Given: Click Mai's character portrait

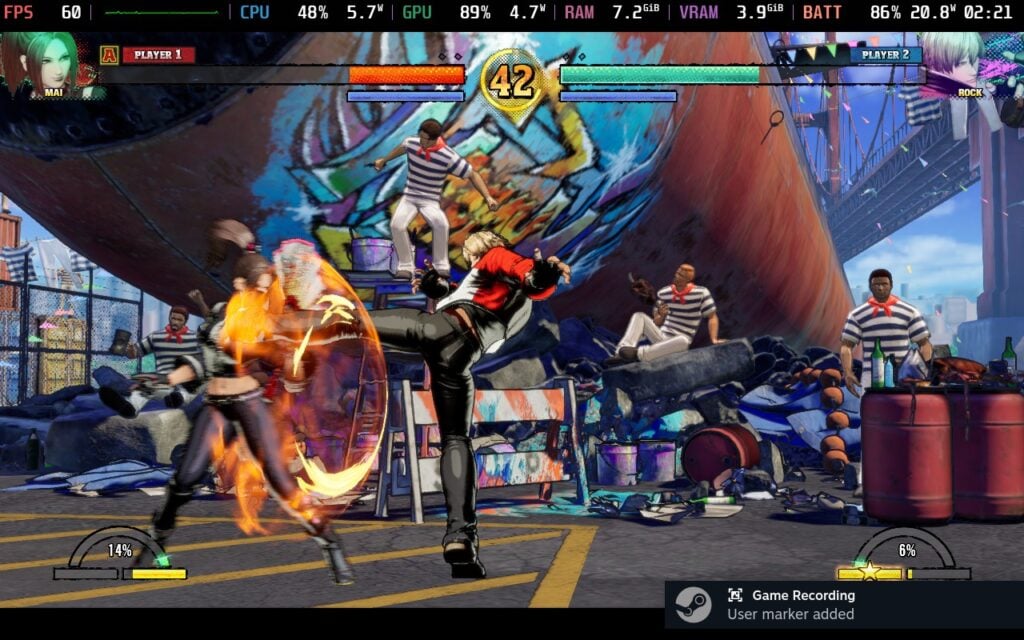Looking at the screenshot, I should (x=50, y=64).
